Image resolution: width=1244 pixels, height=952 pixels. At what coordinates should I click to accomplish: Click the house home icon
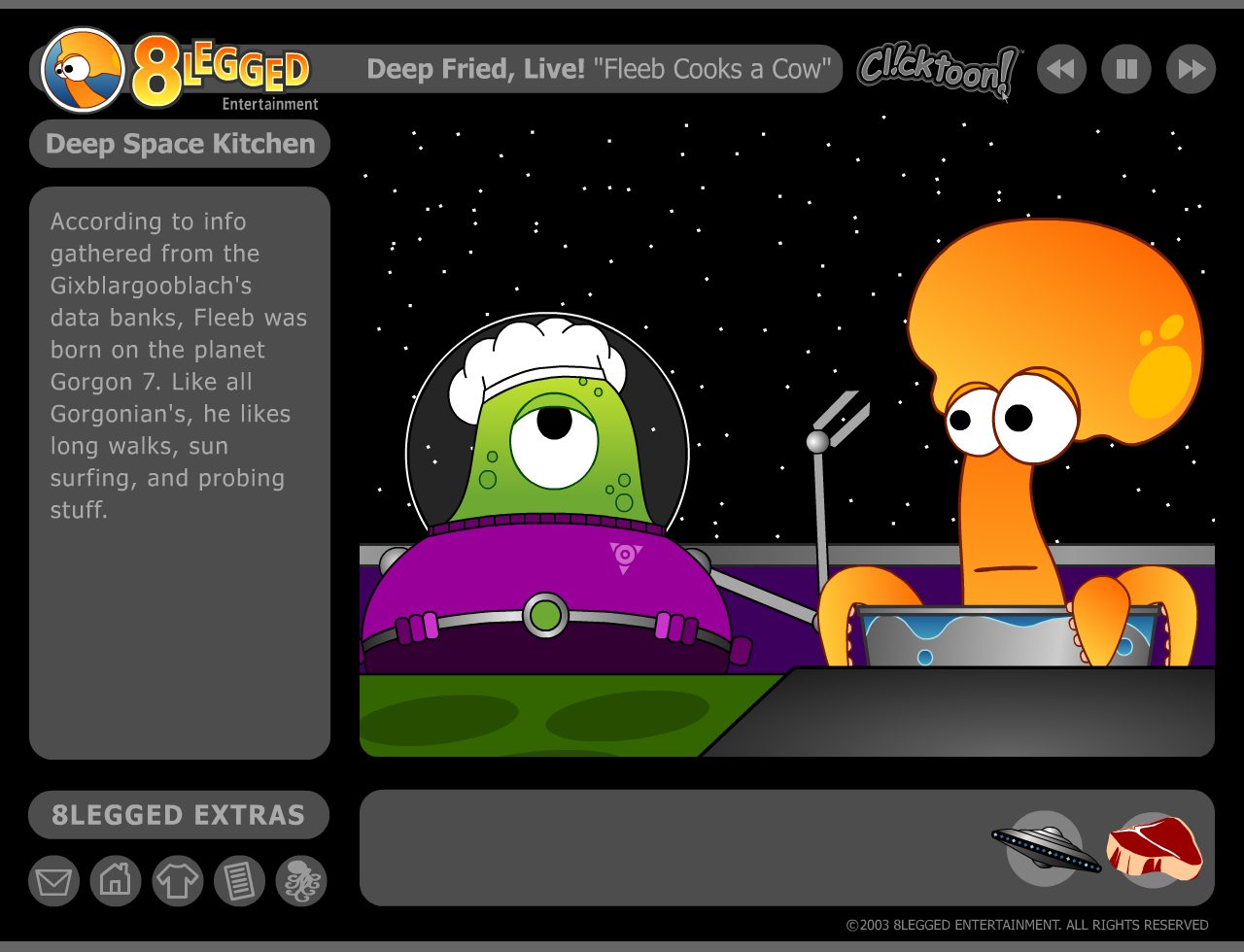tap(116, 880)
